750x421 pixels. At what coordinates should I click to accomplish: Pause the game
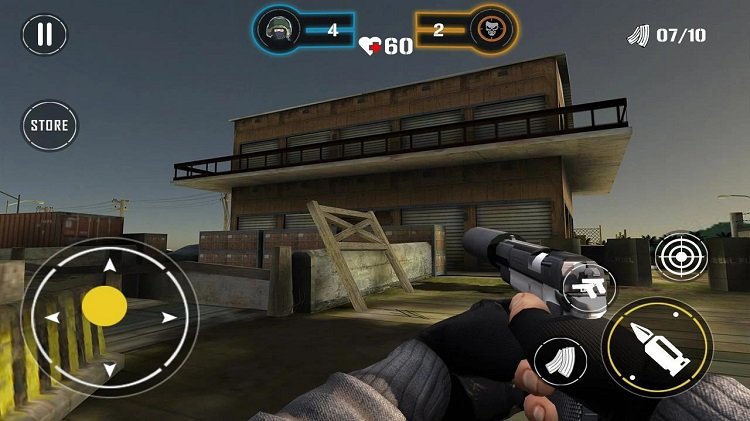[44, 34]
